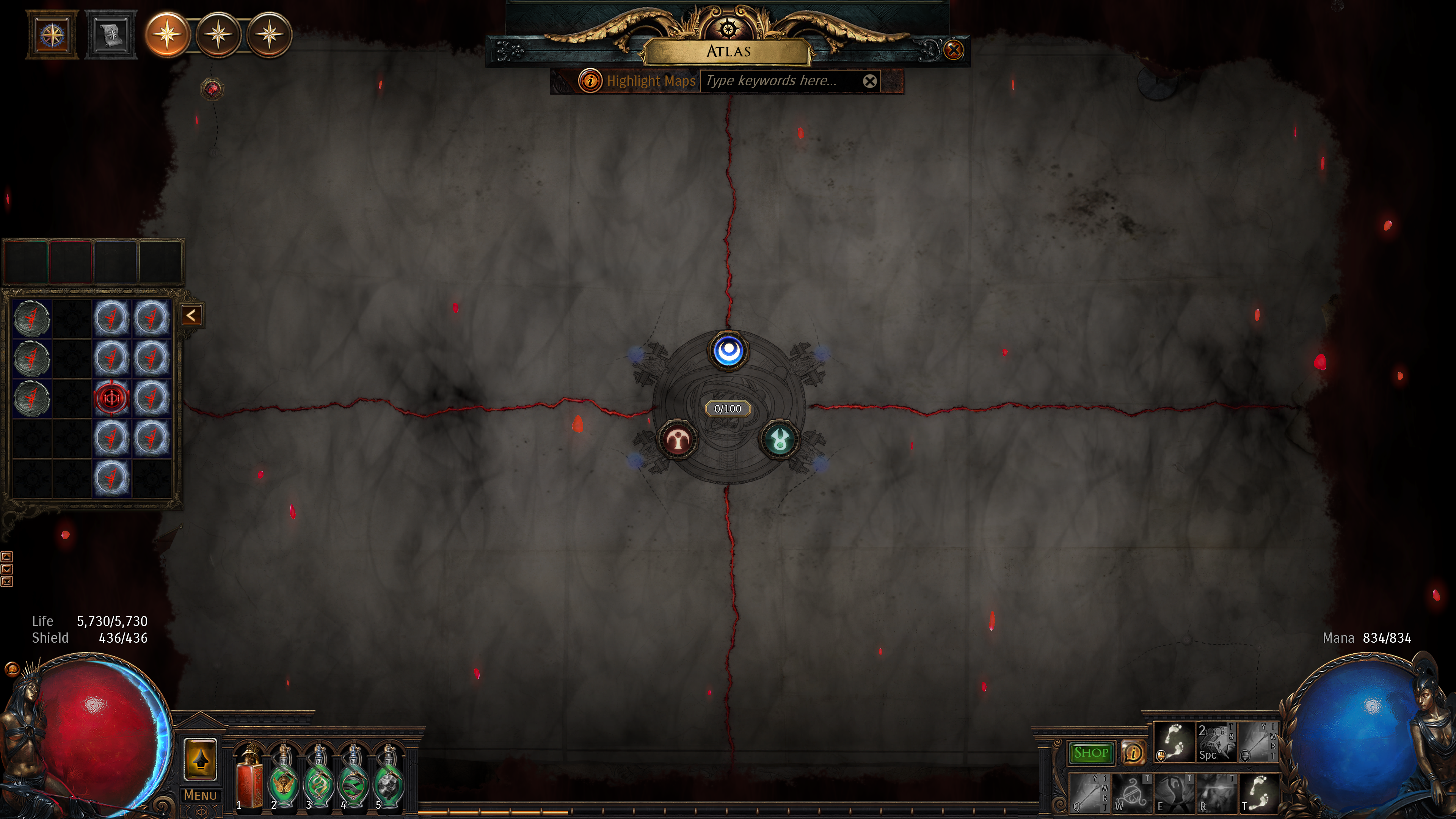Select the footprint skill bound to T
Screen dimensions: 1456x819
pos(1258,793)
